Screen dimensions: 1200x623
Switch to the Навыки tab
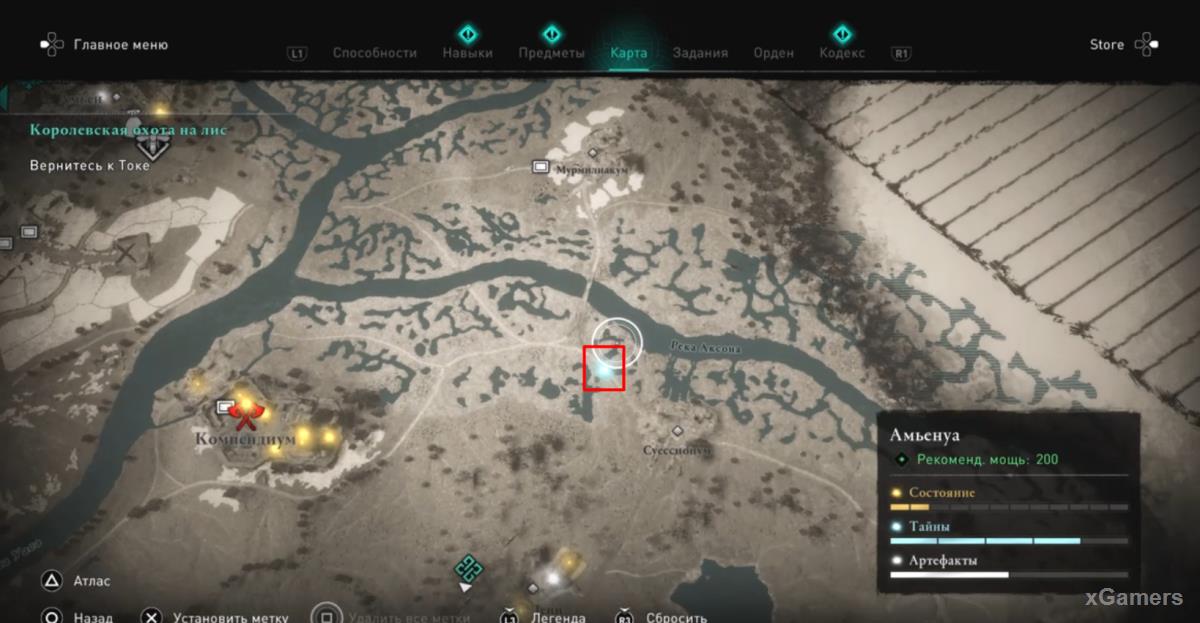[x=467, y=53]
